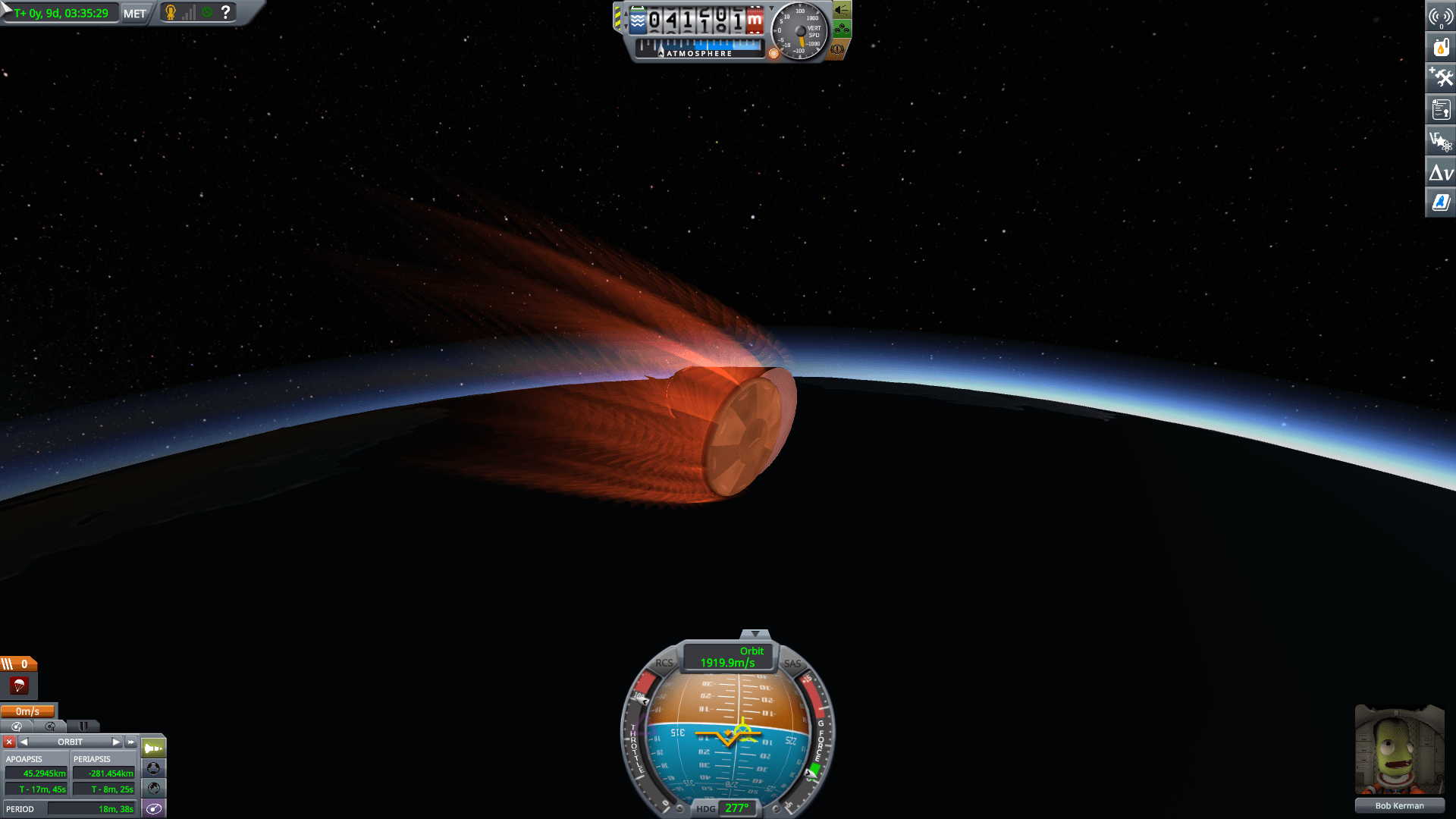This screenshot has width=1456, height=819.
Task: Open the CommNet antenna panel
Action: (1440, 15)
